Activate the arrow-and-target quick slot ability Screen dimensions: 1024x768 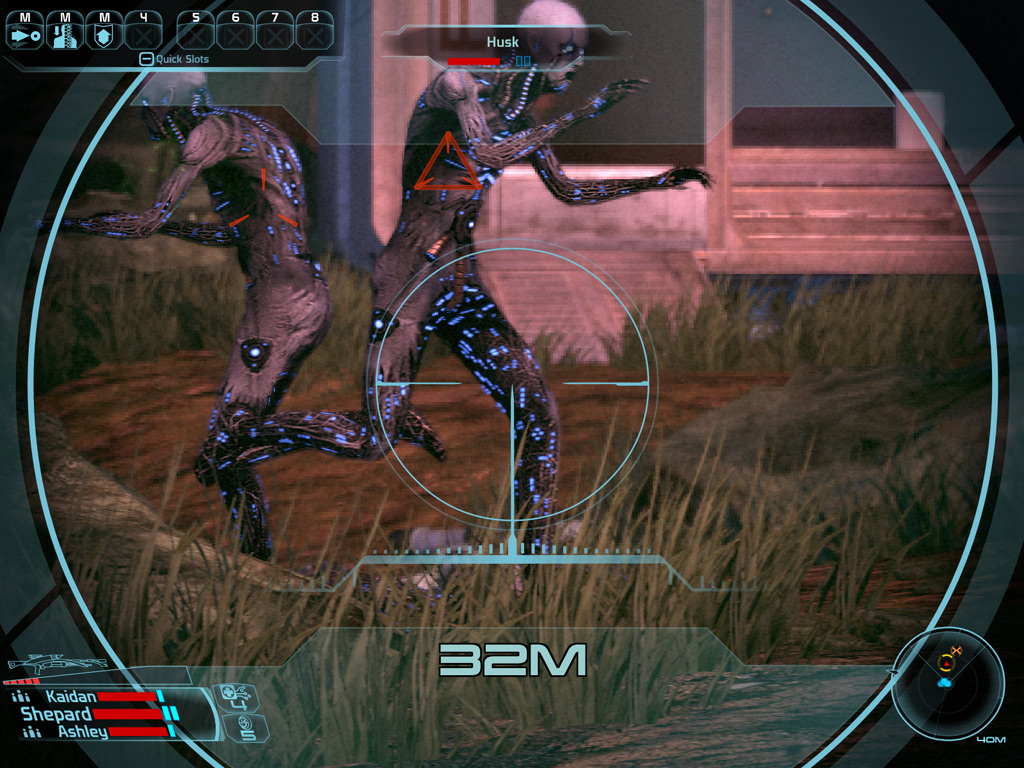(x=24, y=33)
